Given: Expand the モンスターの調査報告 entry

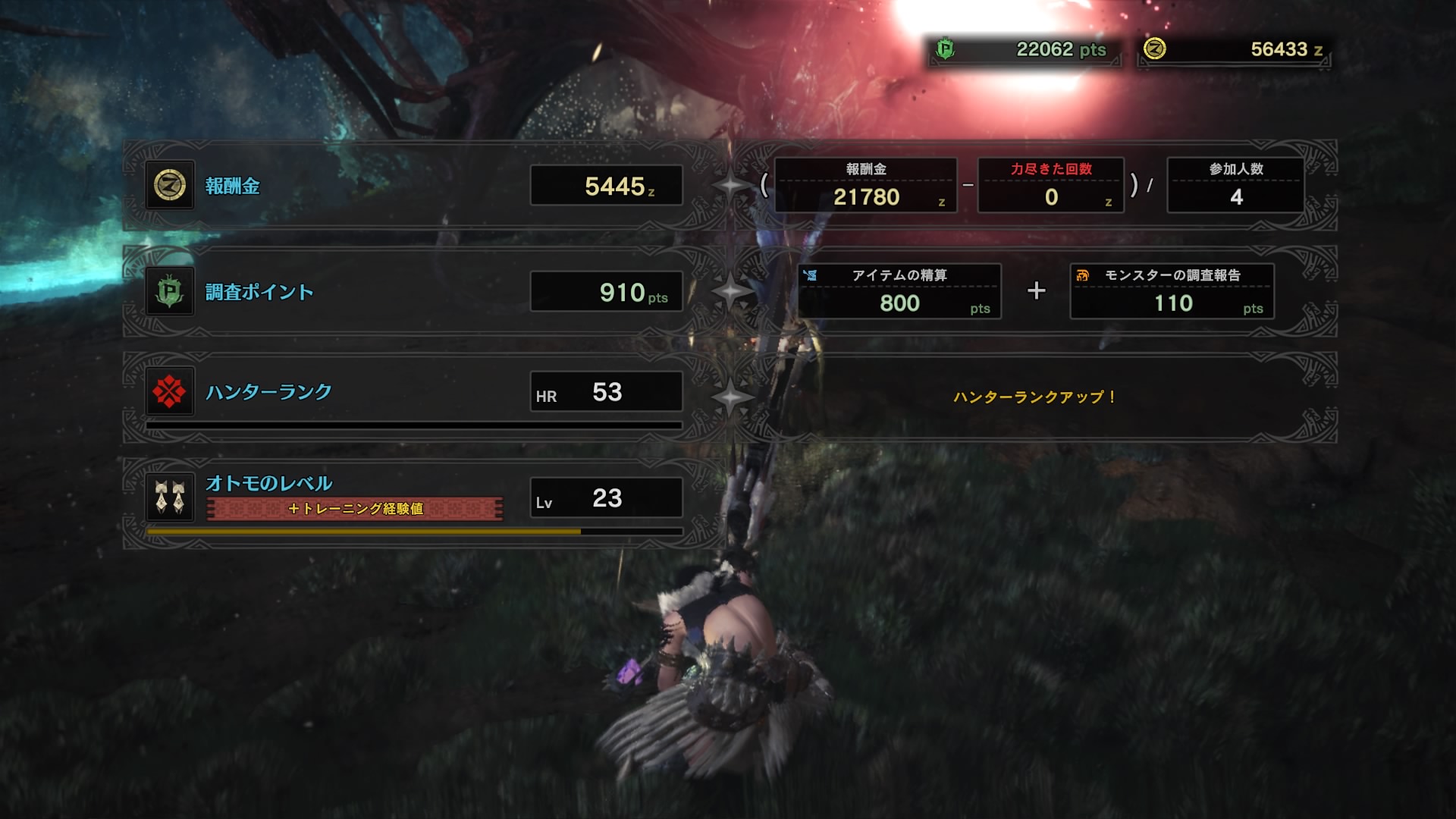Looking at the screenshot, I should click(x=1172, y=292).
